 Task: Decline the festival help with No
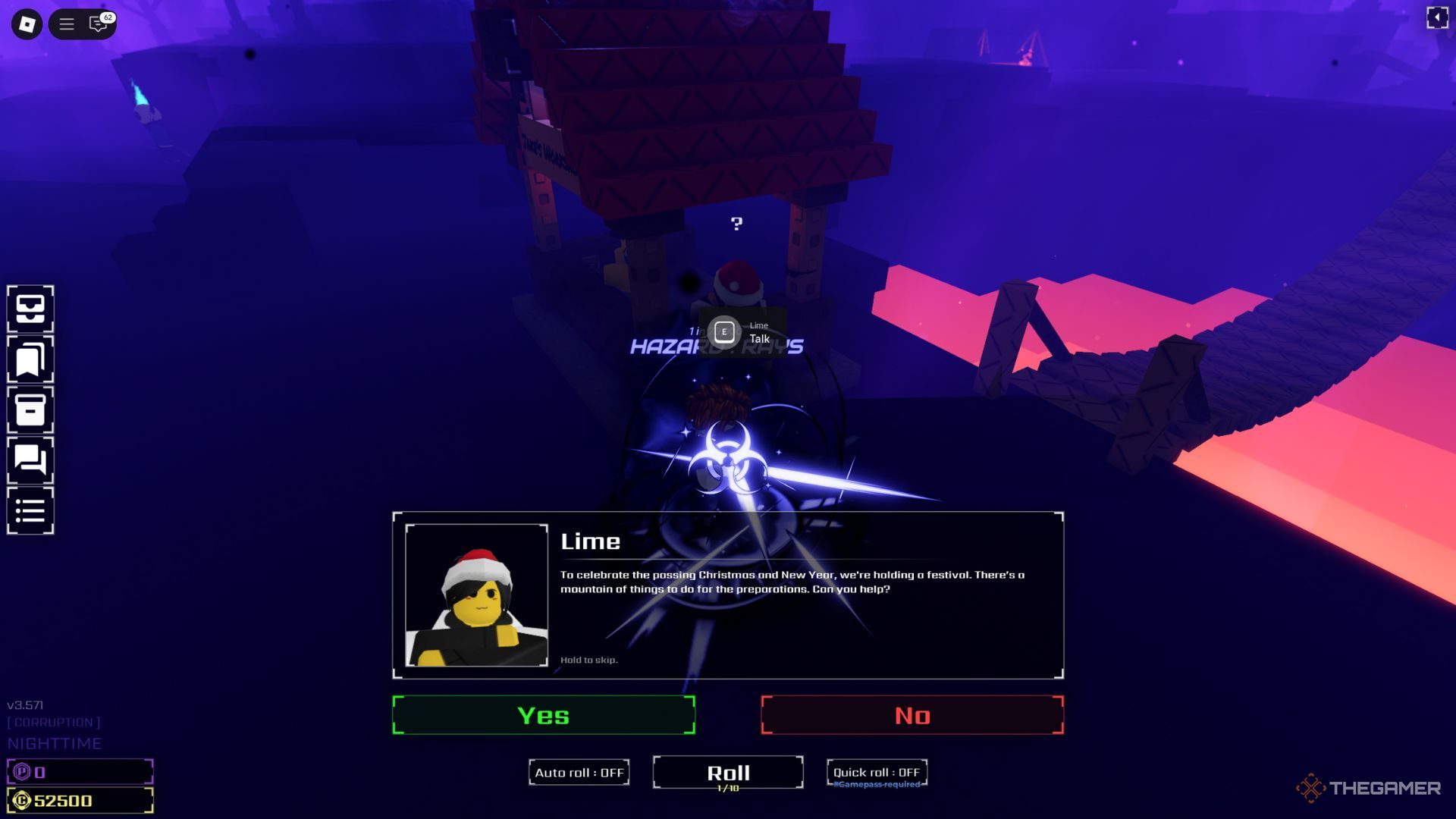tap(913, 714)
